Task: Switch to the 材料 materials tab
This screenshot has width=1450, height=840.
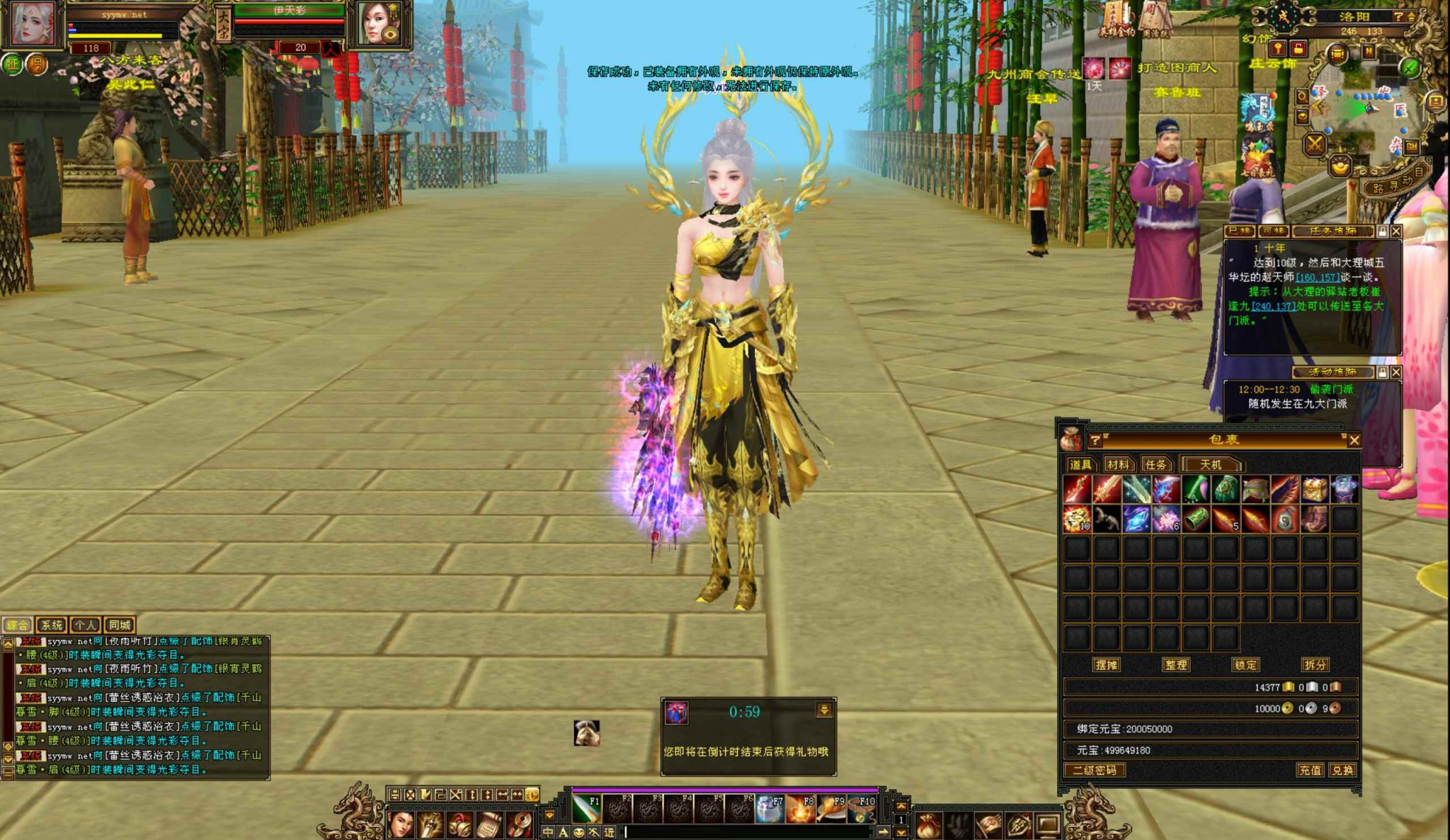Action: [1118, 465]
